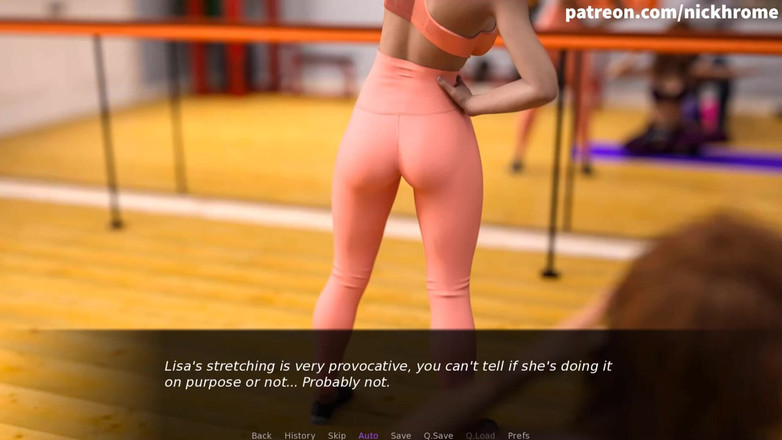Go Back to the previous line

[261, 435]
